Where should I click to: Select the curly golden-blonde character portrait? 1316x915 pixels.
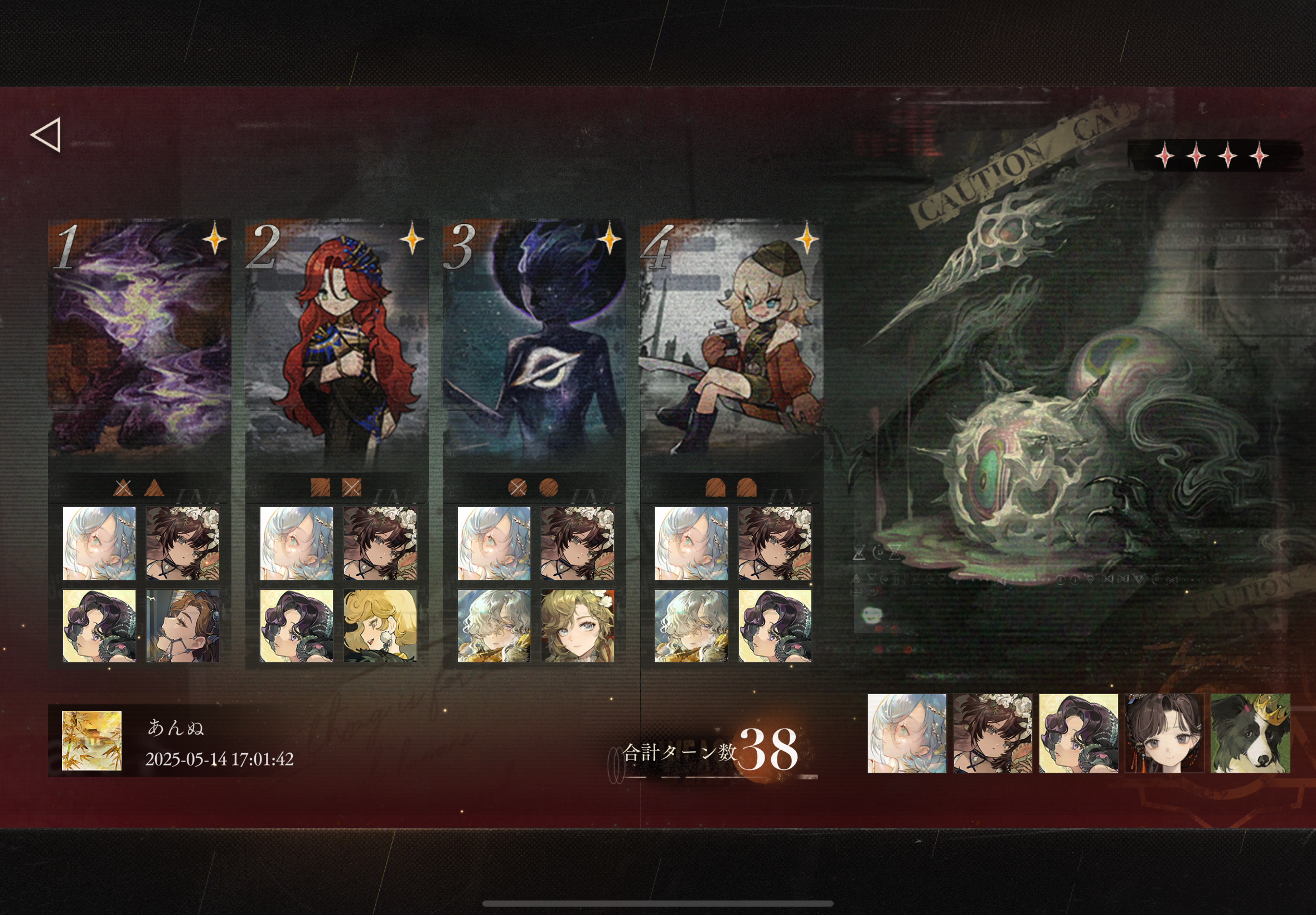coord(380,625)
